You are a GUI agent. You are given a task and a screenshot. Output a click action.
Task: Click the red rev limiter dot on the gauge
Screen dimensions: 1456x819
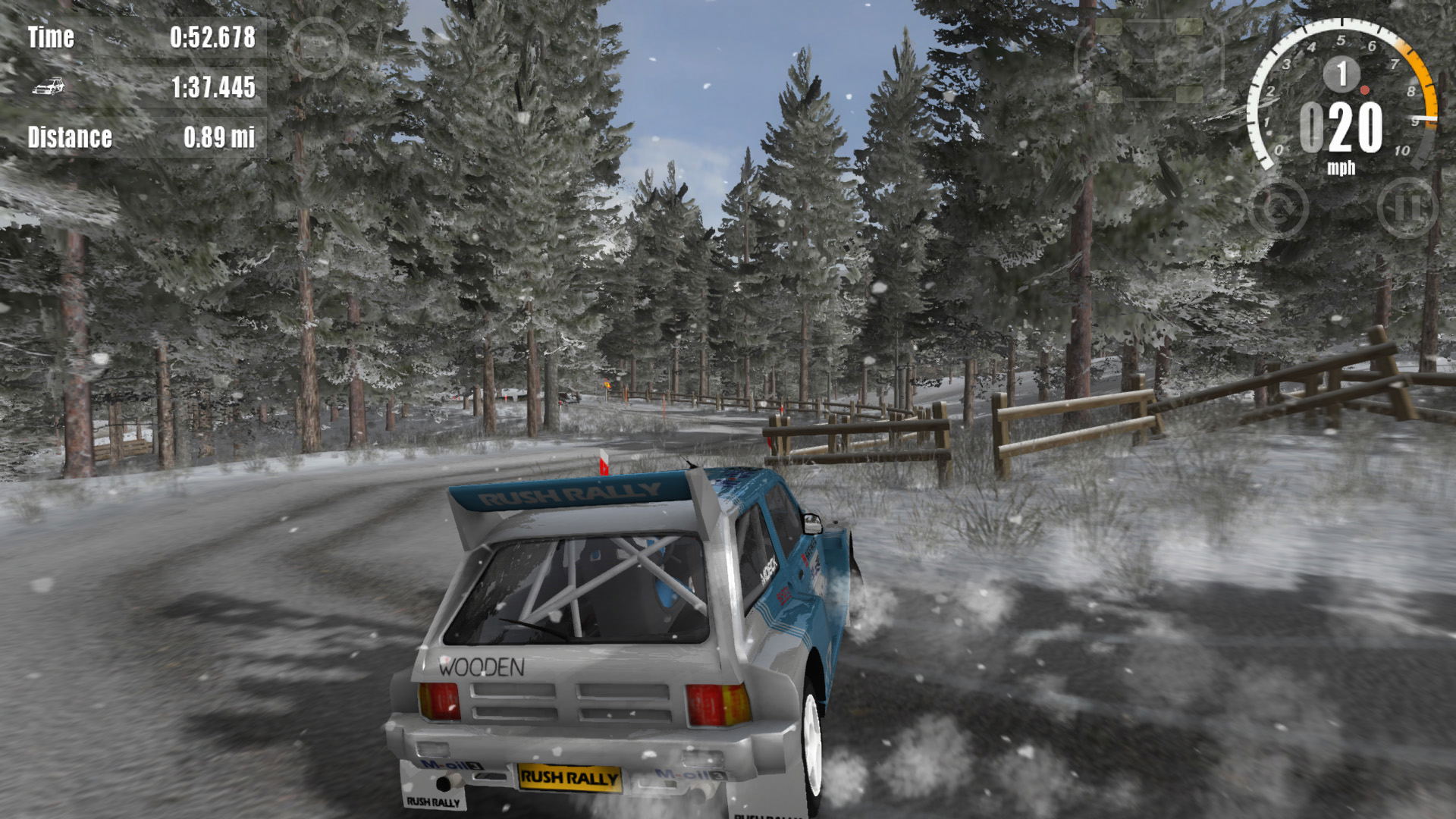click(x=1366, y=90)
